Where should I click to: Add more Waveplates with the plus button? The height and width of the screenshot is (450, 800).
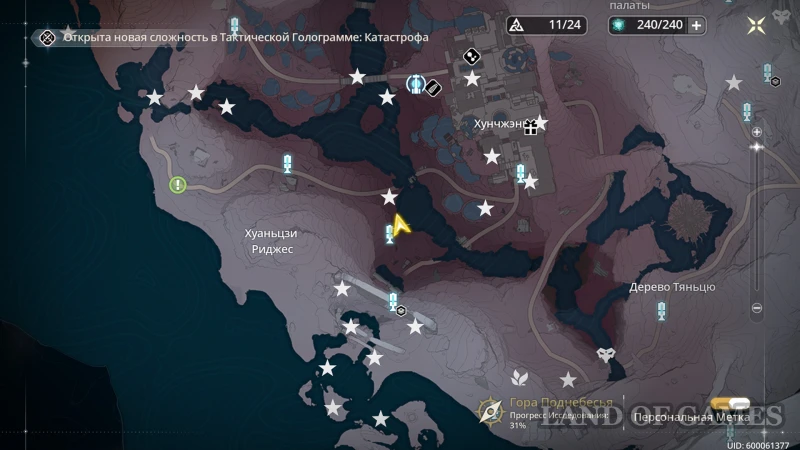pyautogui.click(x=696, y=26)
